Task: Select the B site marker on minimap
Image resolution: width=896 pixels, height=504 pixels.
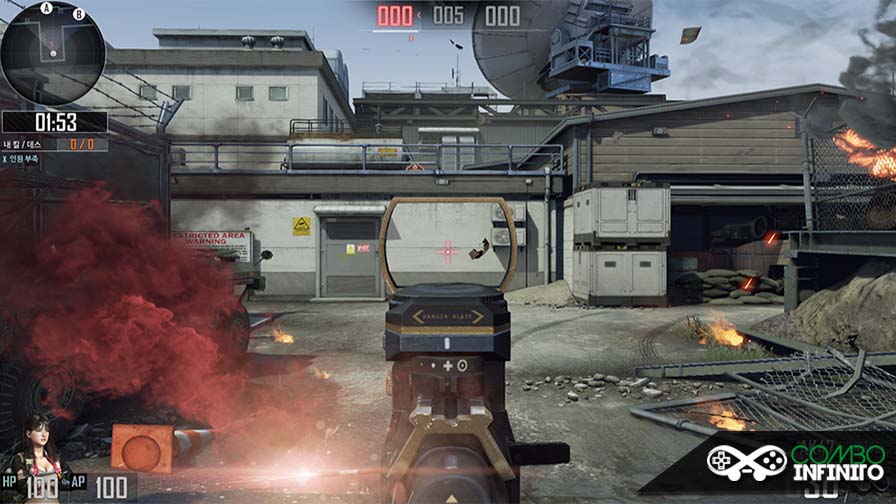Action: [79, 14]
